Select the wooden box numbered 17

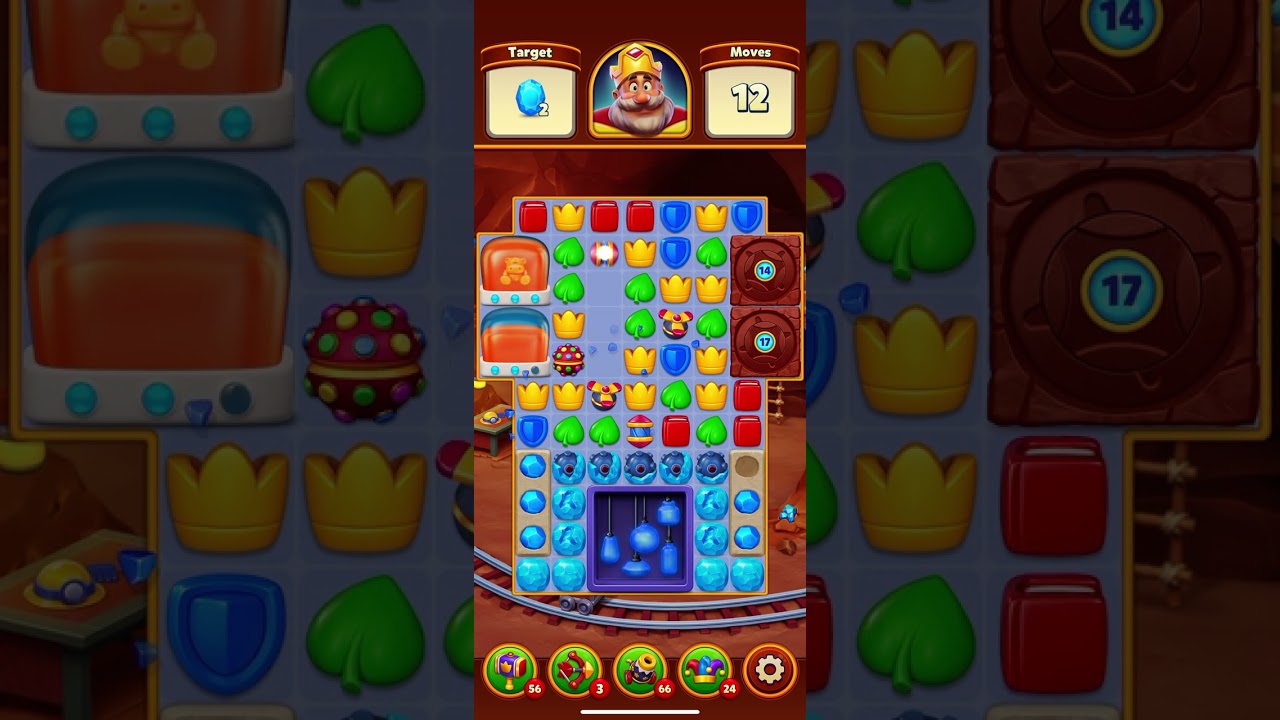(x=765, y=342)
